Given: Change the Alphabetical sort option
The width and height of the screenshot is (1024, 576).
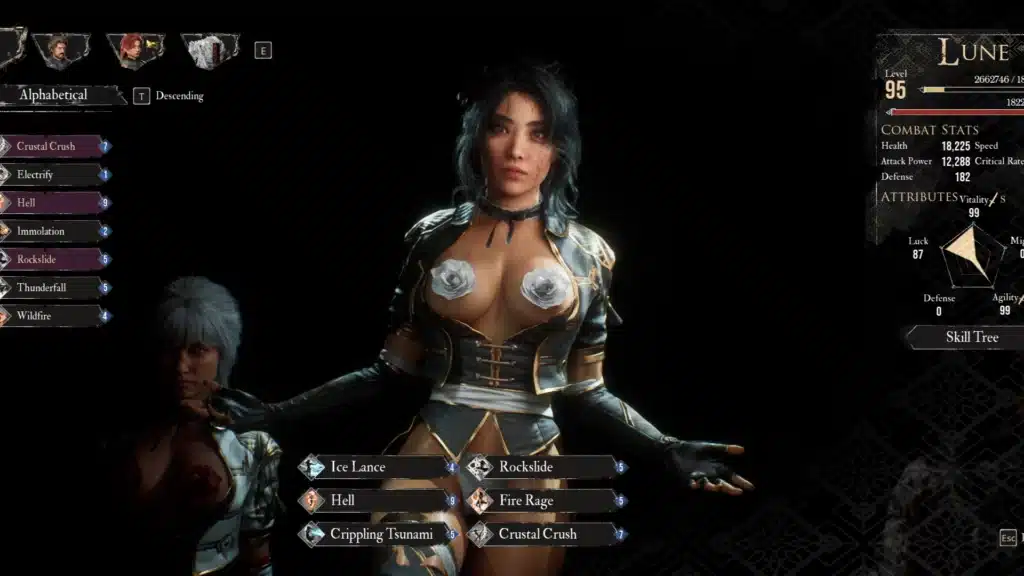Looking at the screenshot, I should (55, 95).
